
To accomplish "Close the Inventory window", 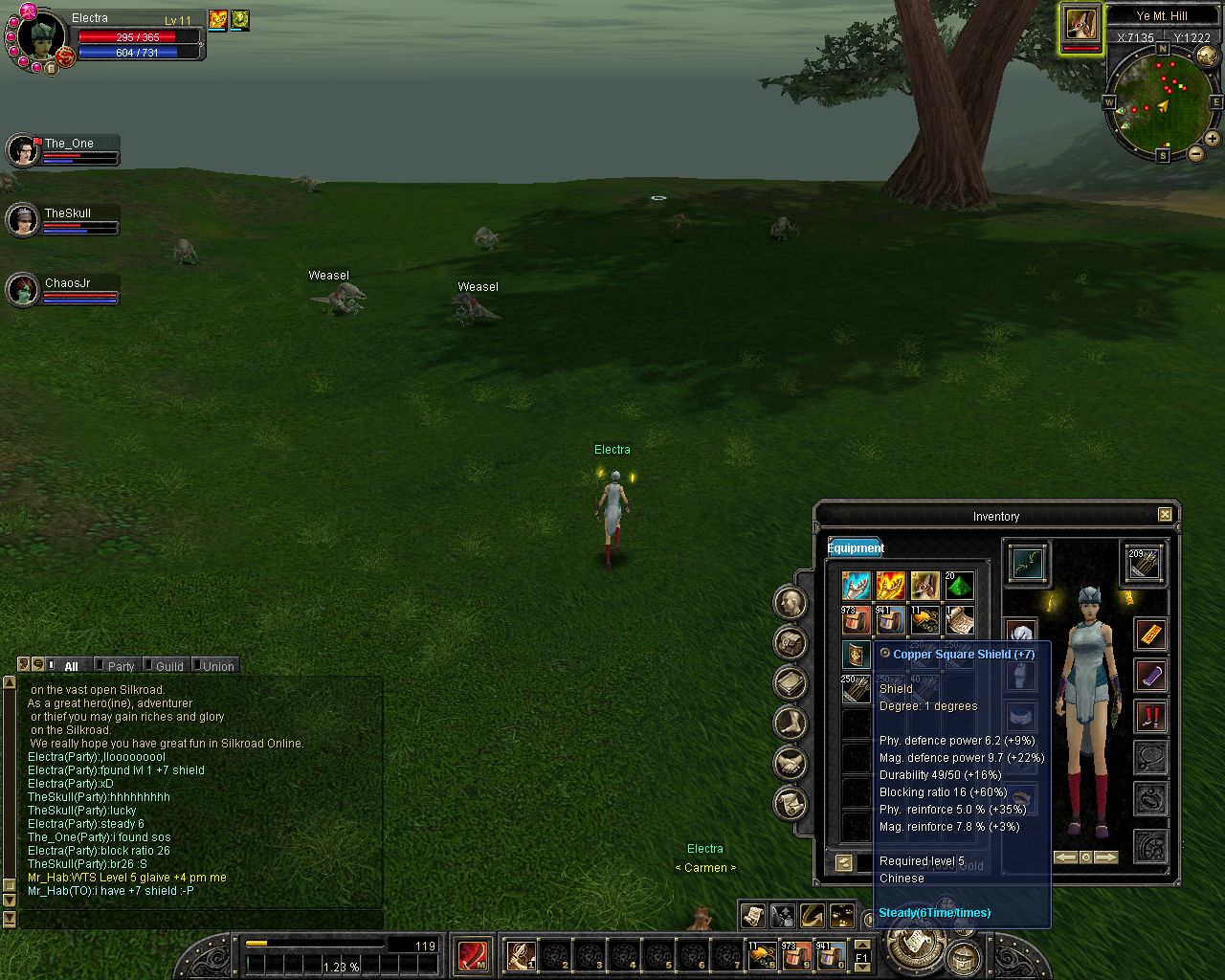I will [1165, 515].
